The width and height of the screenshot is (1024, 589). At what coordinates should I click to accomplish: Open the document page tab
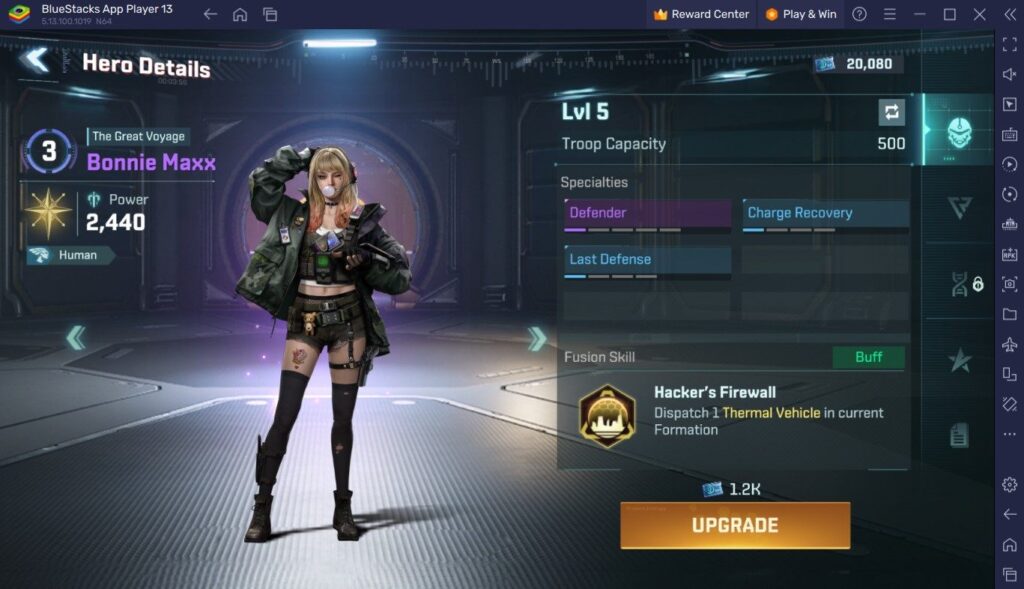click(959, 435)
